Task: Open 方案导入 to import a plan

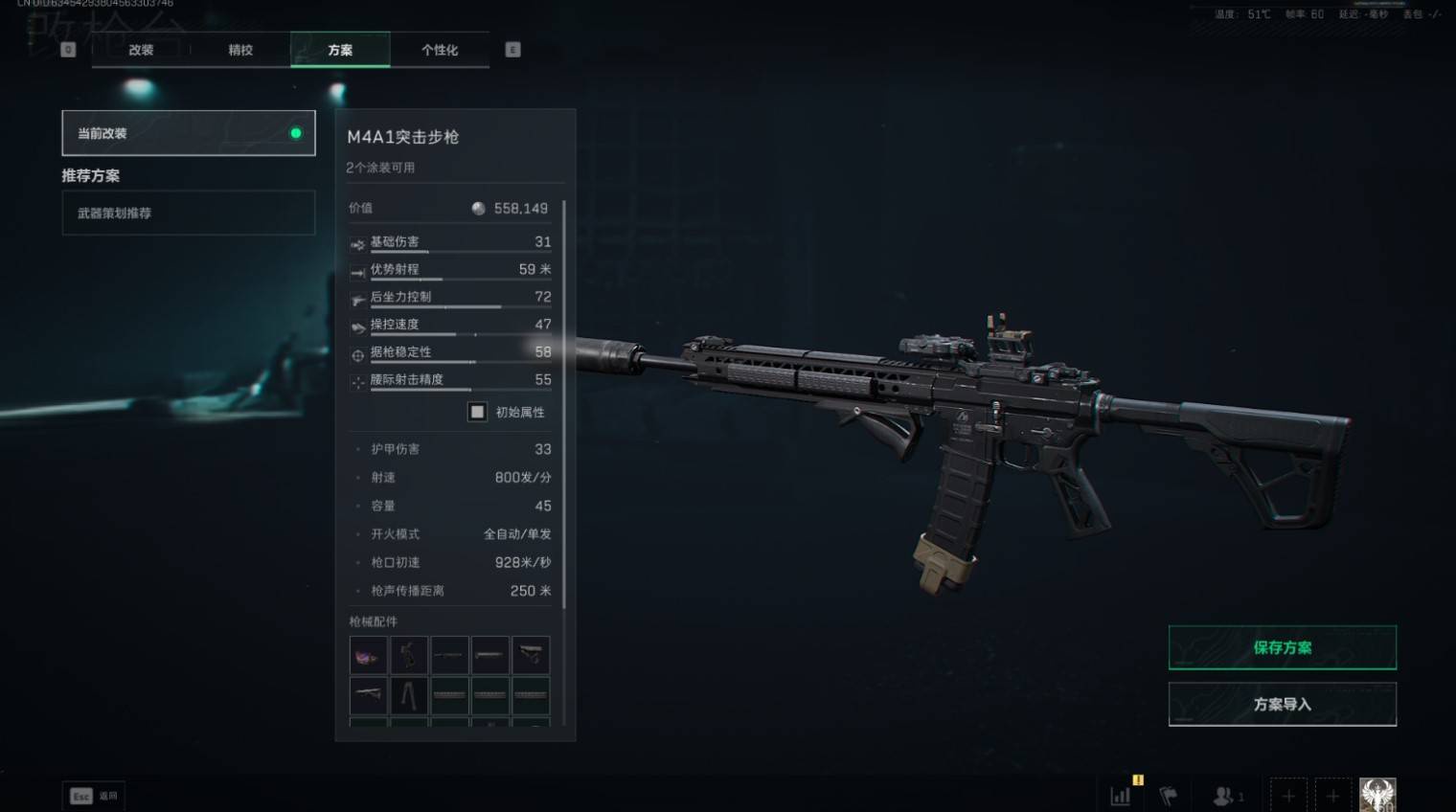Action: tap(1282, 704)
